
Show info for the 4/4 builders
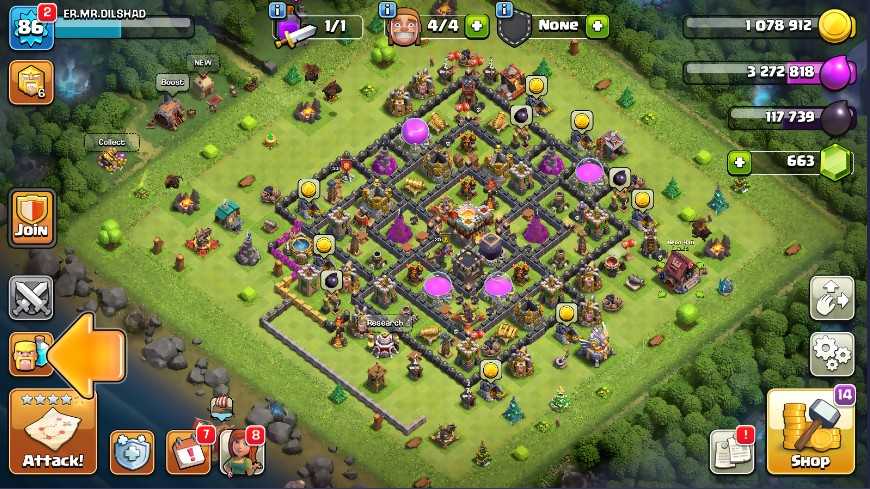click(388, 10)
